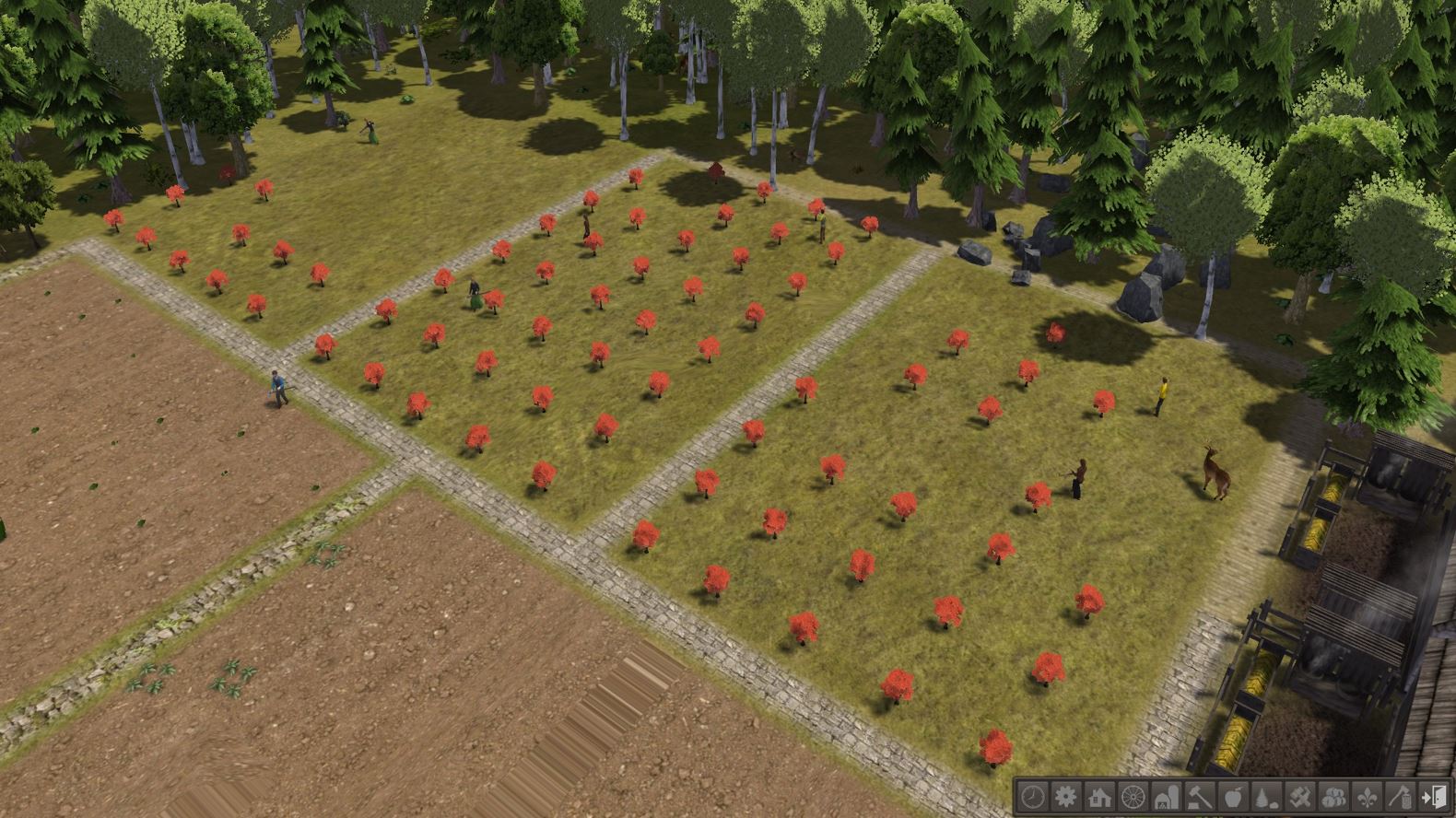Open the barn storage buildings menu
The width and height of the screenshot is (1456, 818).
click(x=1165, y=800)
